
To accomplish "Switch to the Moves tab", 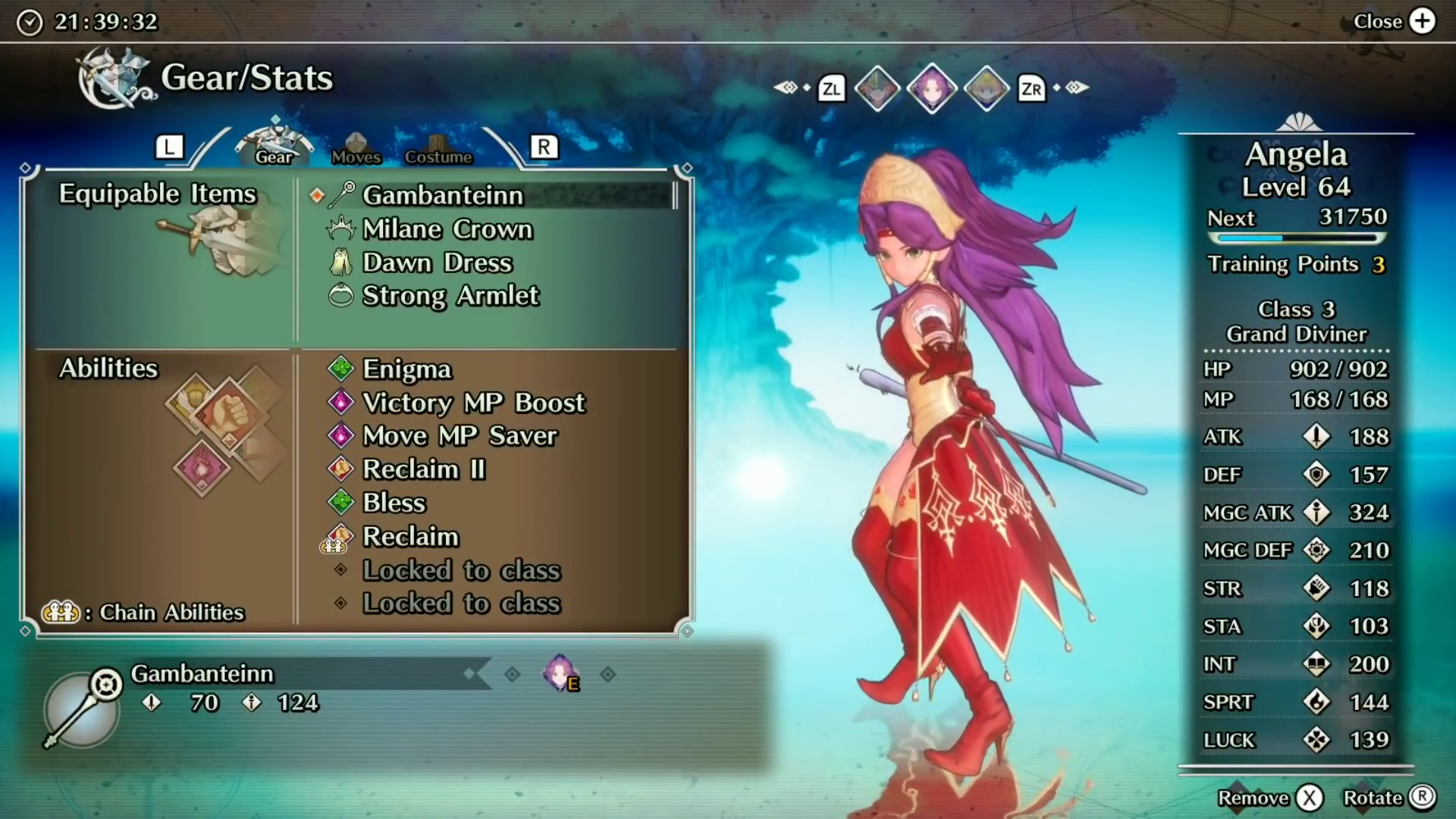I will [x=356, y=149].
